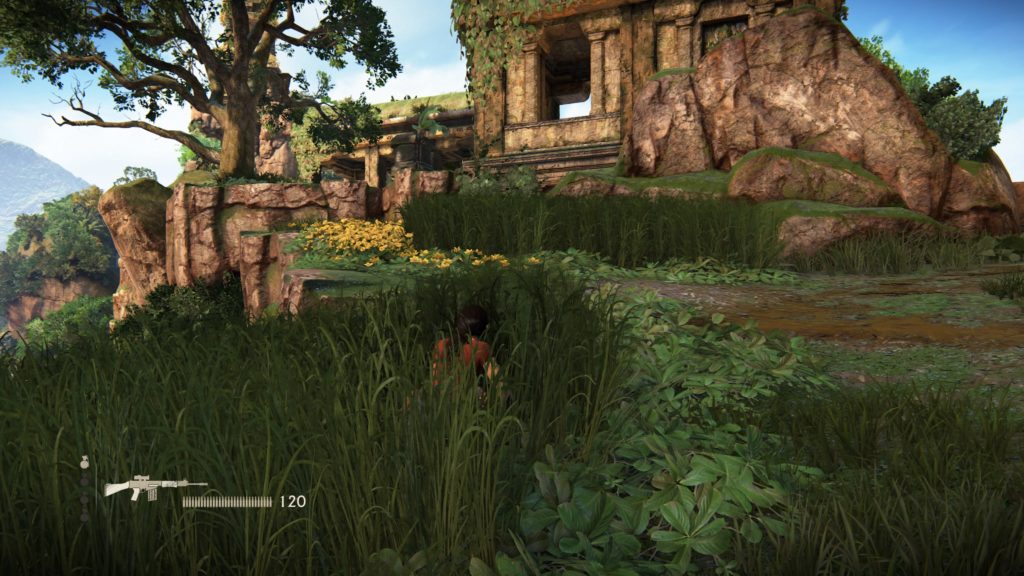
Task: Click the grenade icon above the rifle
Action: (x=84, y=463)
